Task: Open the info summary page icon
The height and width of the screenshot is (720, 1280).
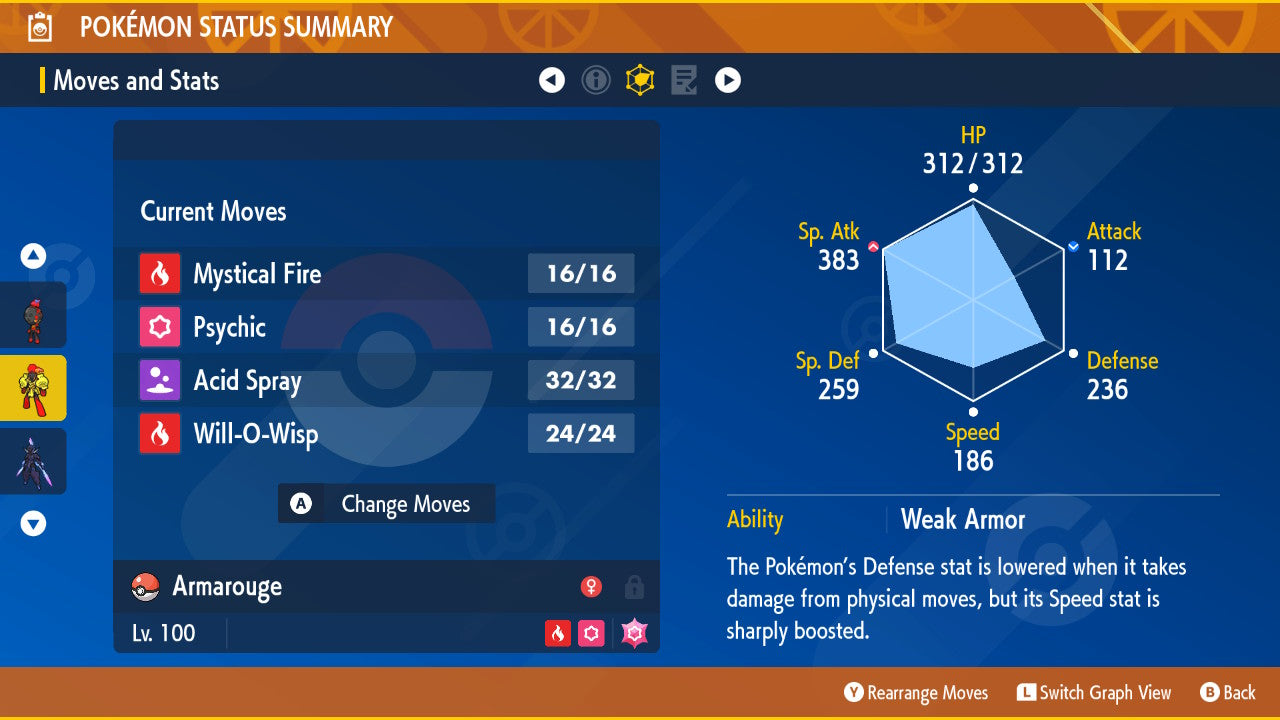Action: coord(596,80)
